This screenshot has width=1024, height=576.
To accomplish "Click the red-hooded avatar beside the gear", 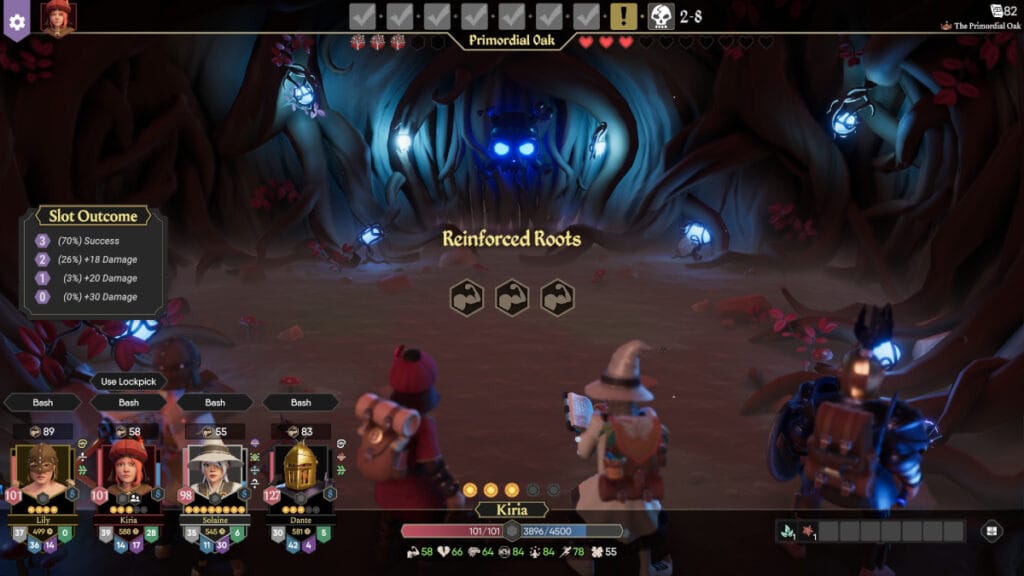I will click(58, 17).
